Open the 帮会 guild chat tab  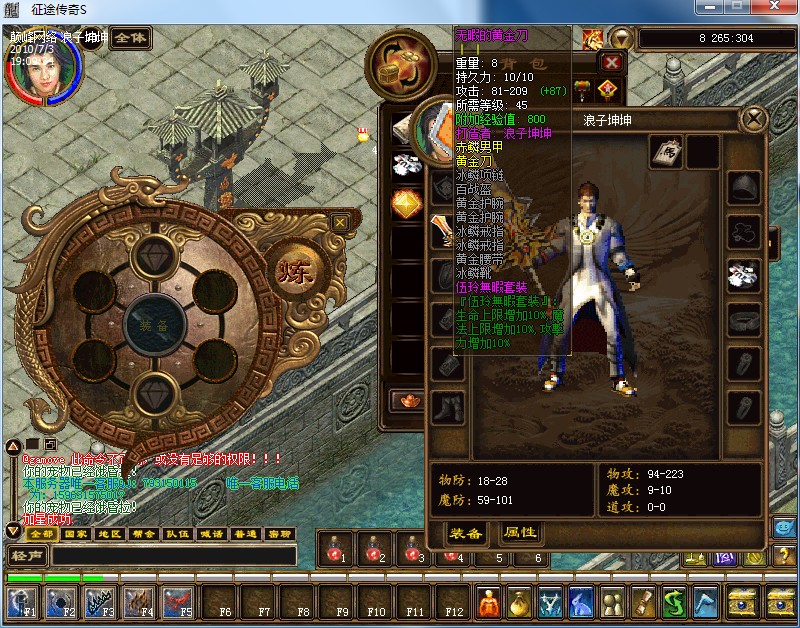pyautogui.click(x=143, y=534)
